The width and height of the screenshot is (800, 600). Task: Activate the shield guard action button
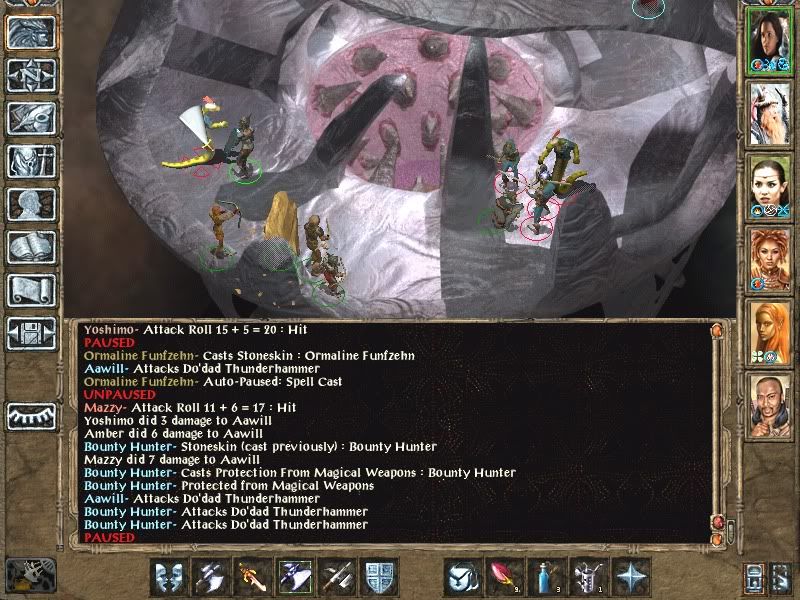pyautogui.click(x=382, y=577)
